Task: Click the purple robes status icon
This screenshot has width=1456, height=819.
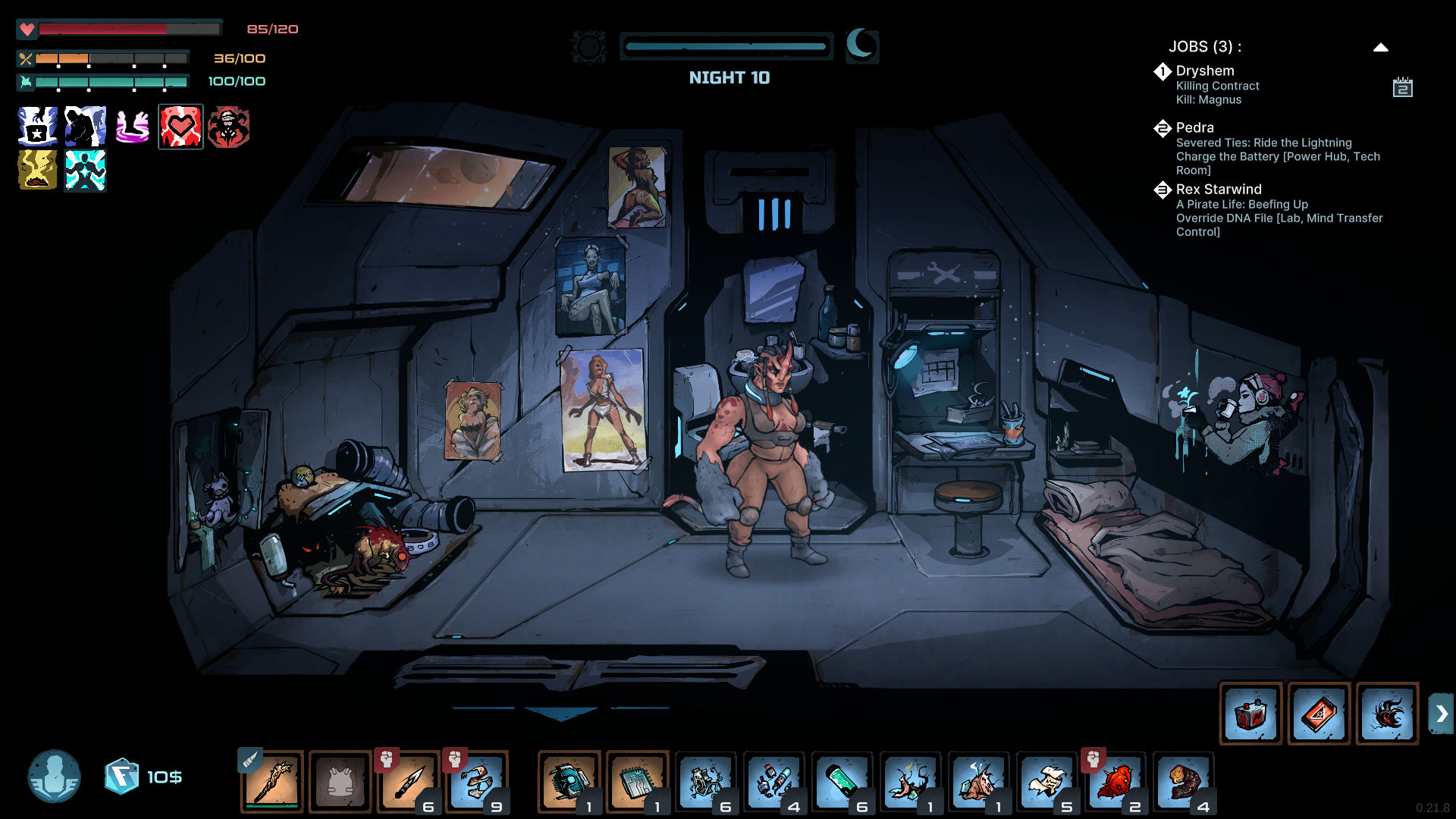Action: [x=133, y=127]
